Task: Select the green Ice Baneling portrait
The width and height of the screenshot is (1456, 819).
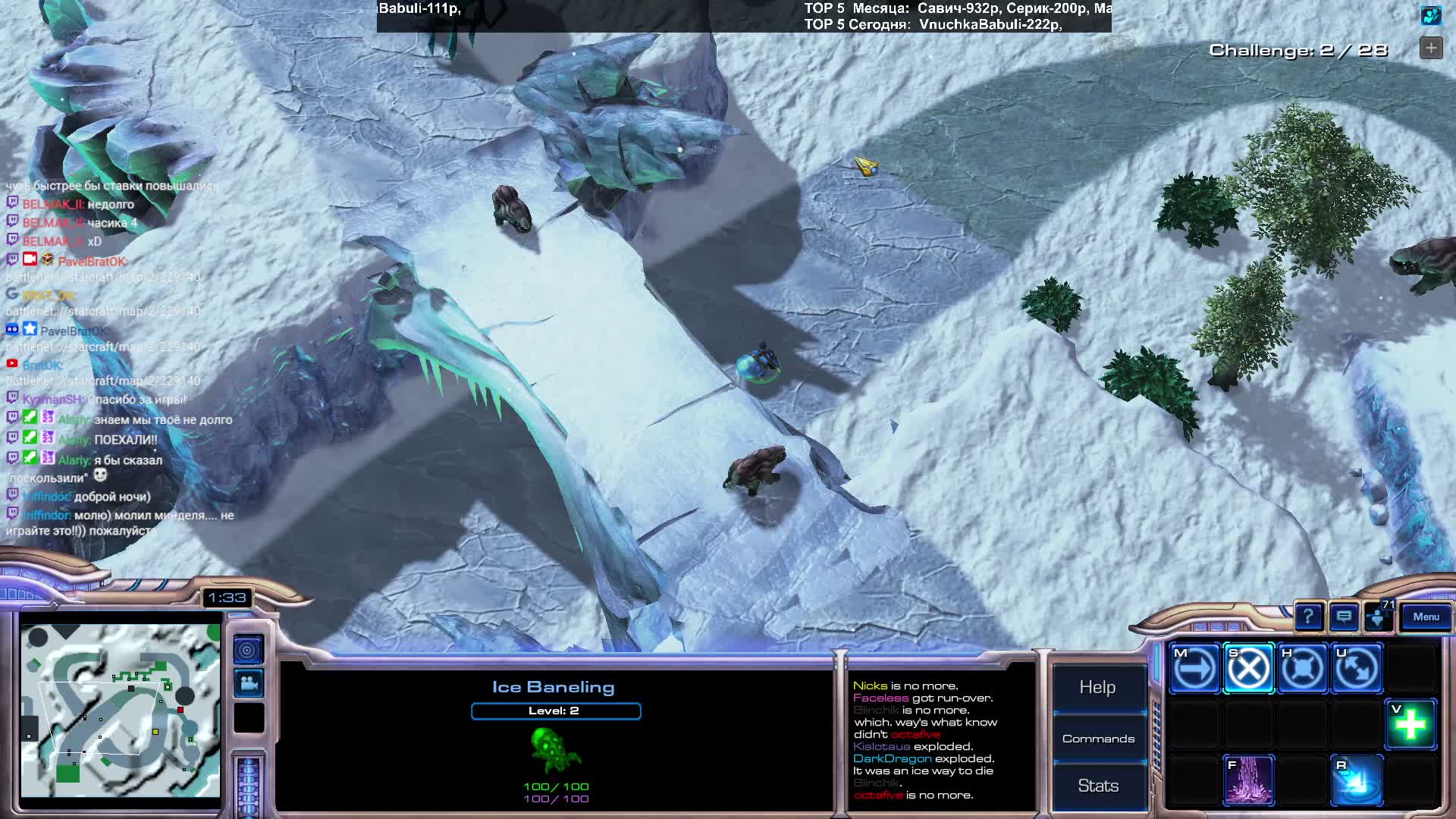Action: (555, 751)
